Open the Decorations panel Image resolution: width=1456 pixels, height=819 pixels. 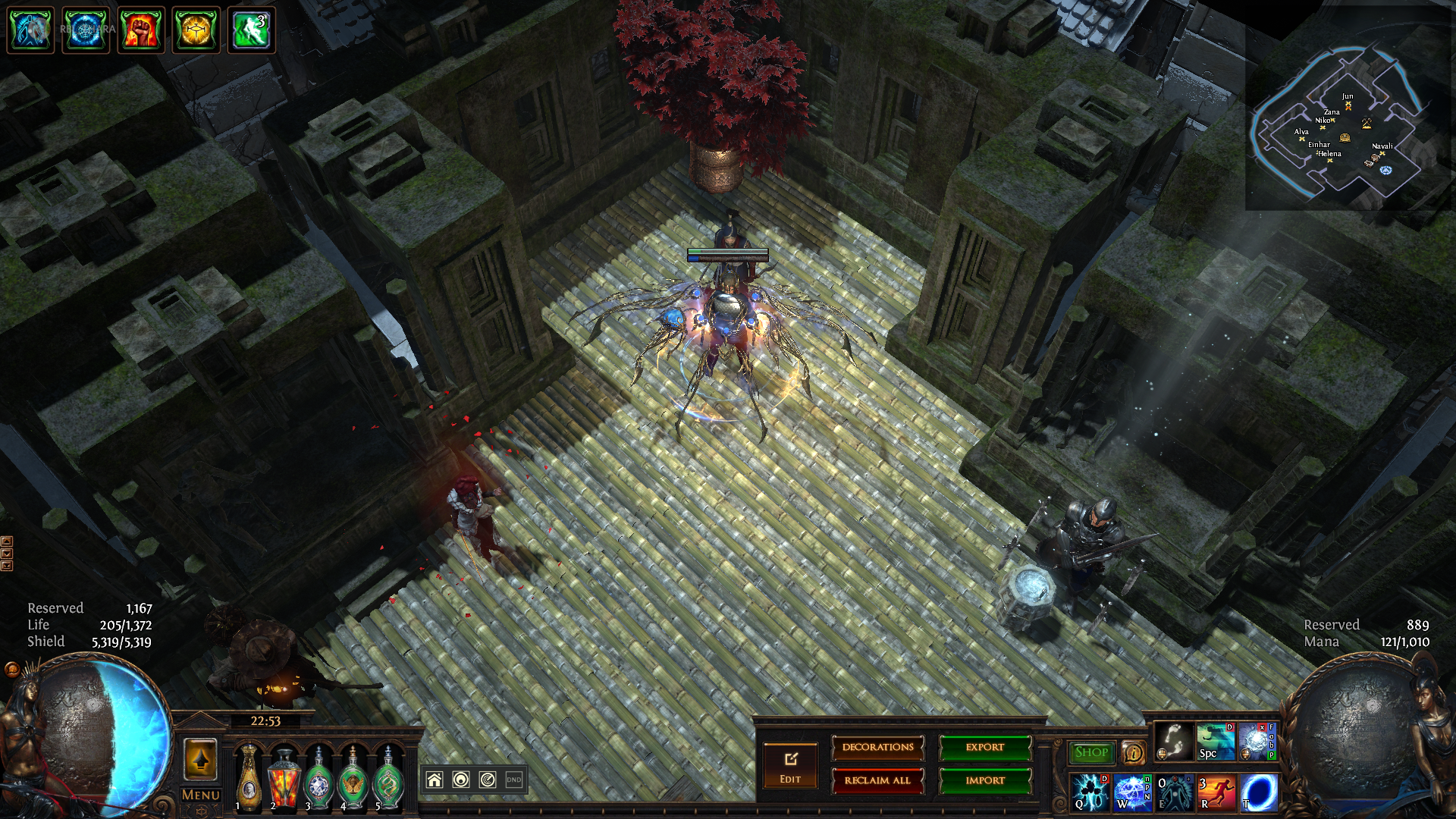coord(877,748)
